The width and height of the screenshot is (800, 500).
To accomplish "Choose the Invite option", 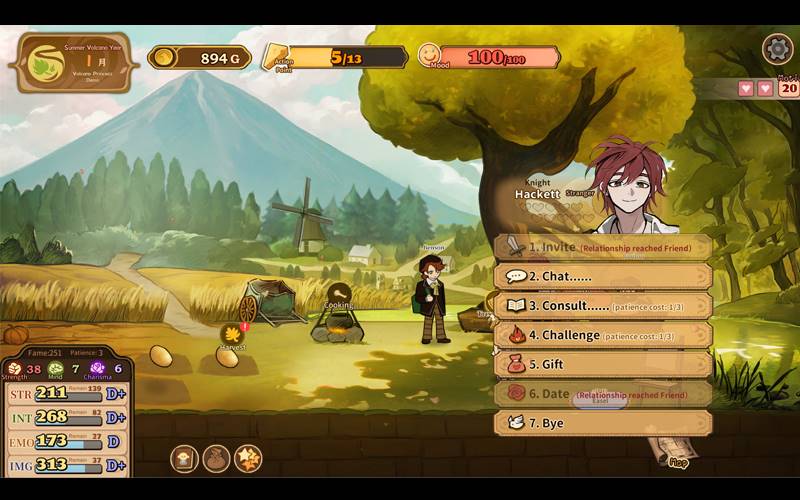I will click(603, 247).
